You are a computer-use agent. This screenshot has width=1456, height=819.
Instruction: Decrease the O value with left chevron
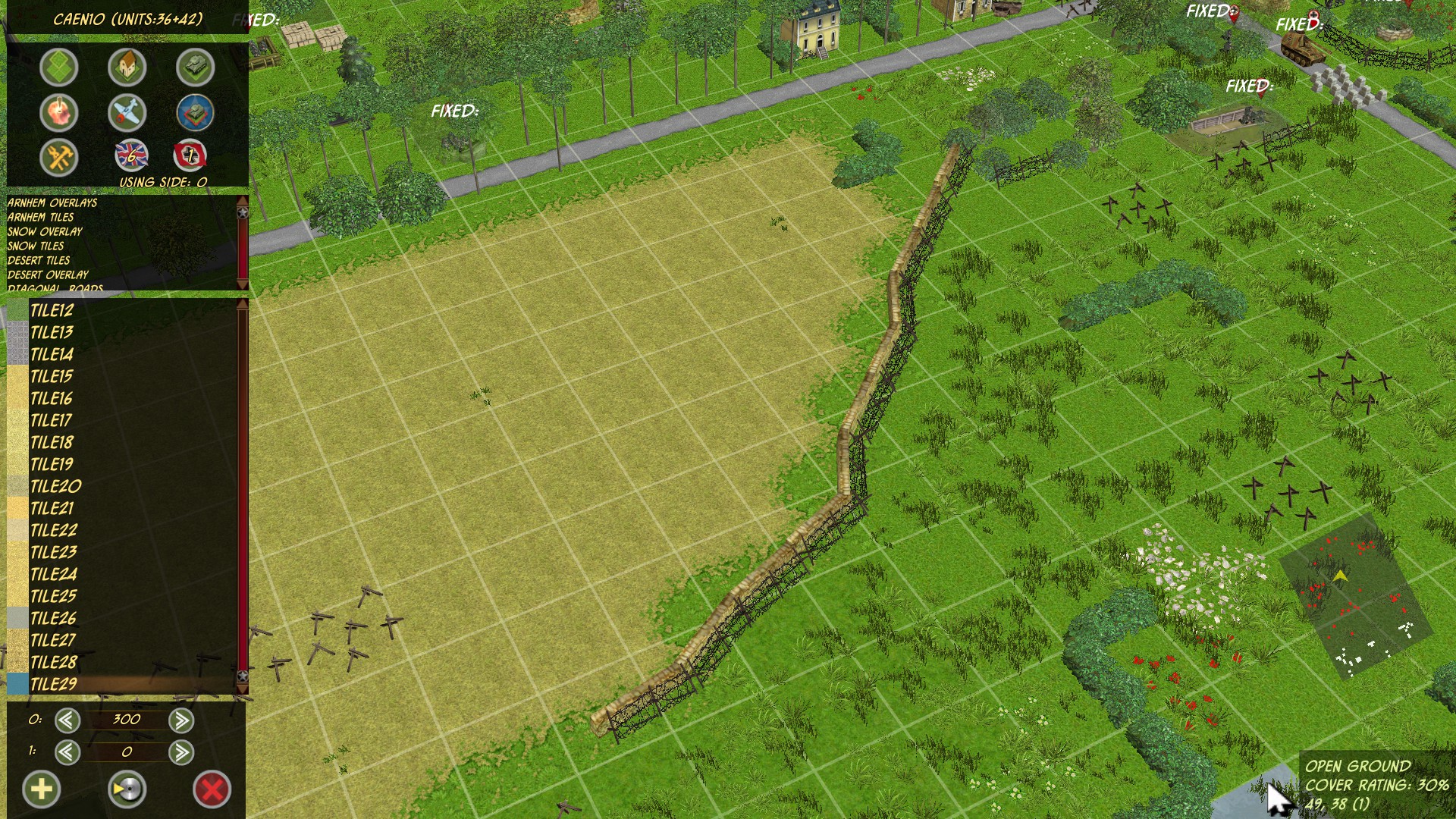(x=66, y=720)
